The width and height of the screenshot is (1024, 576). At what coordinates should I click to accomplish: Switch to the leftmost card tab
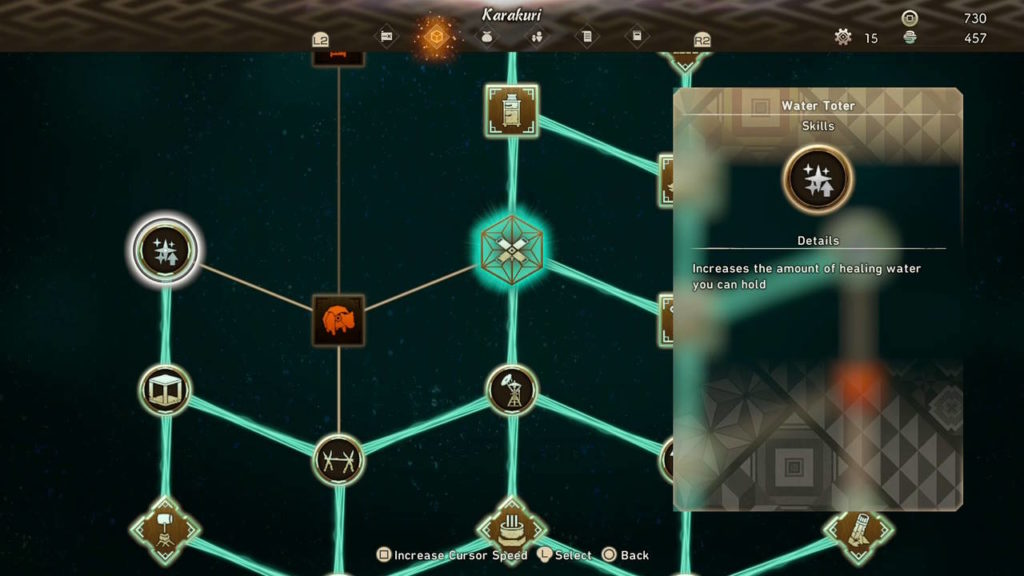click(385, 37)
